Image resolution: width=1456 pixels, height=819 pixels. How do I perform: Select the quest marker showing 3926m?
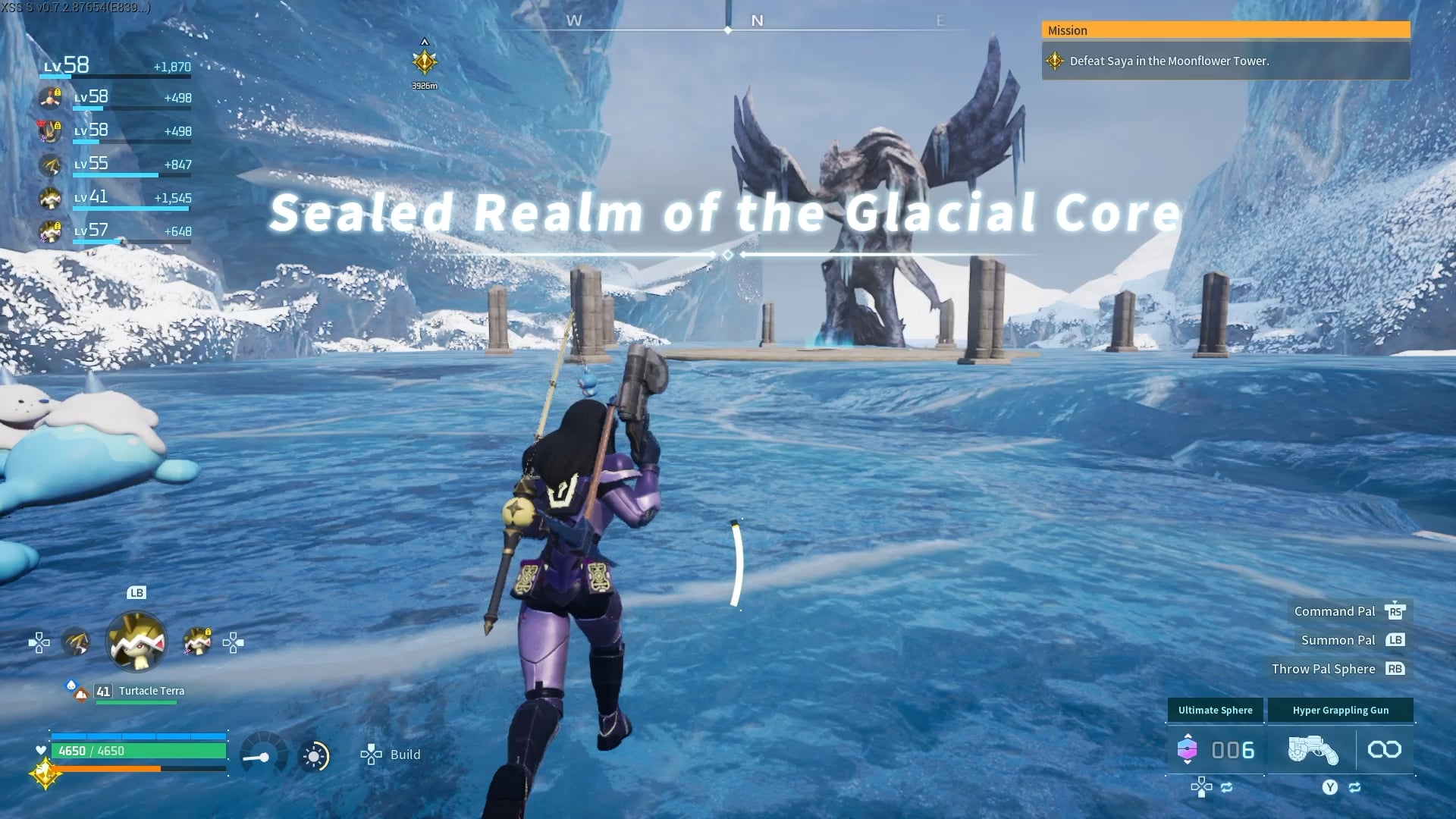(425, 62)
